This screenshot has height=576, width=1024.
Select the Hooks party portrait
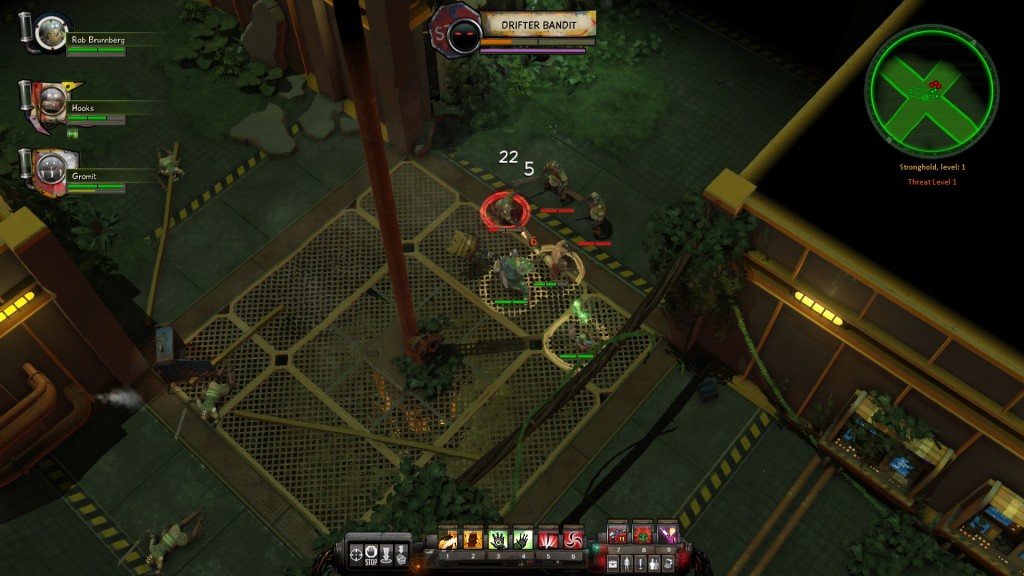[45, 98]
